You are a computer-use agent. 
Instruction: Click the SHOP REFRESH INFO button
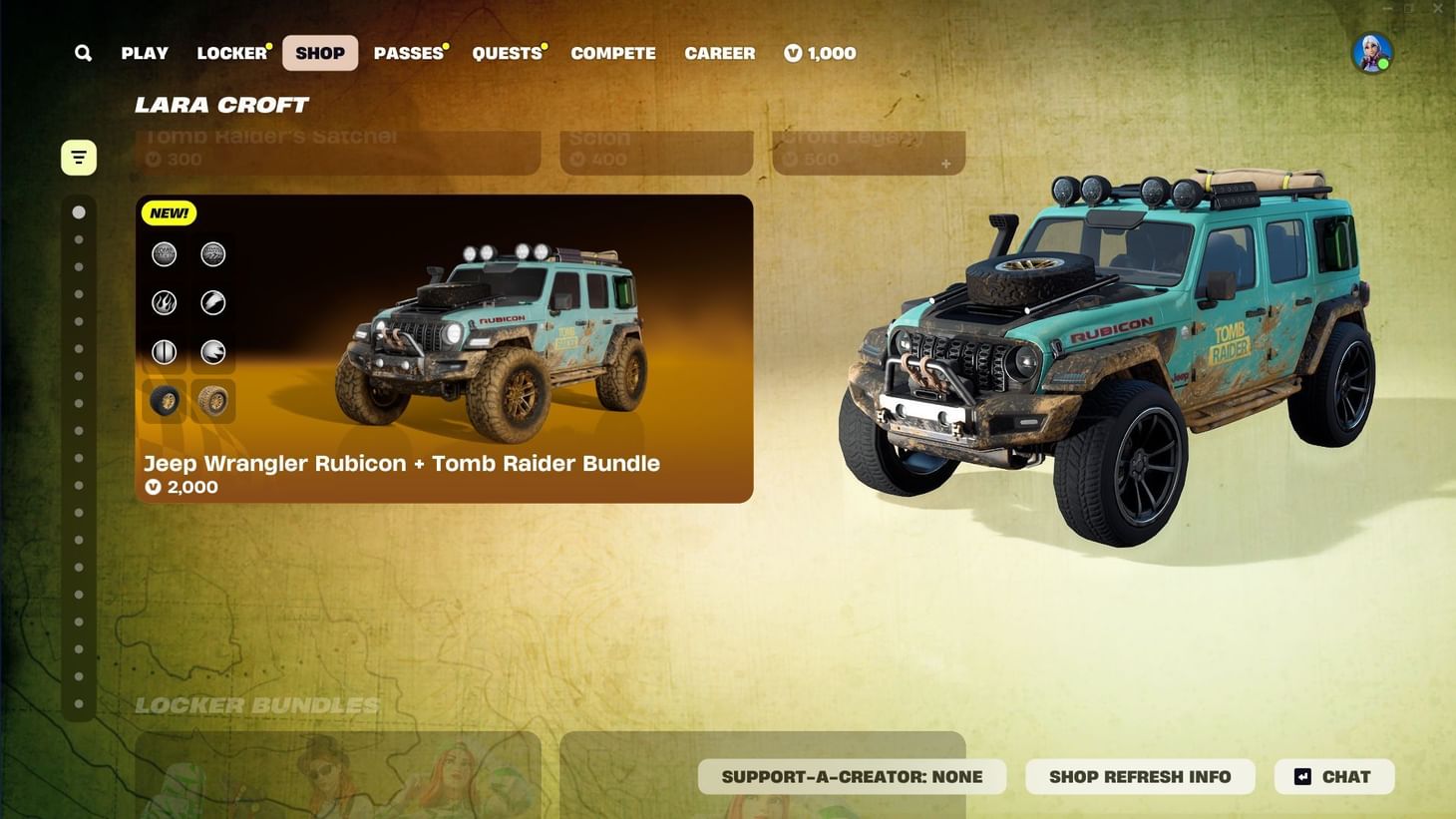click(x=1140, y=776)
